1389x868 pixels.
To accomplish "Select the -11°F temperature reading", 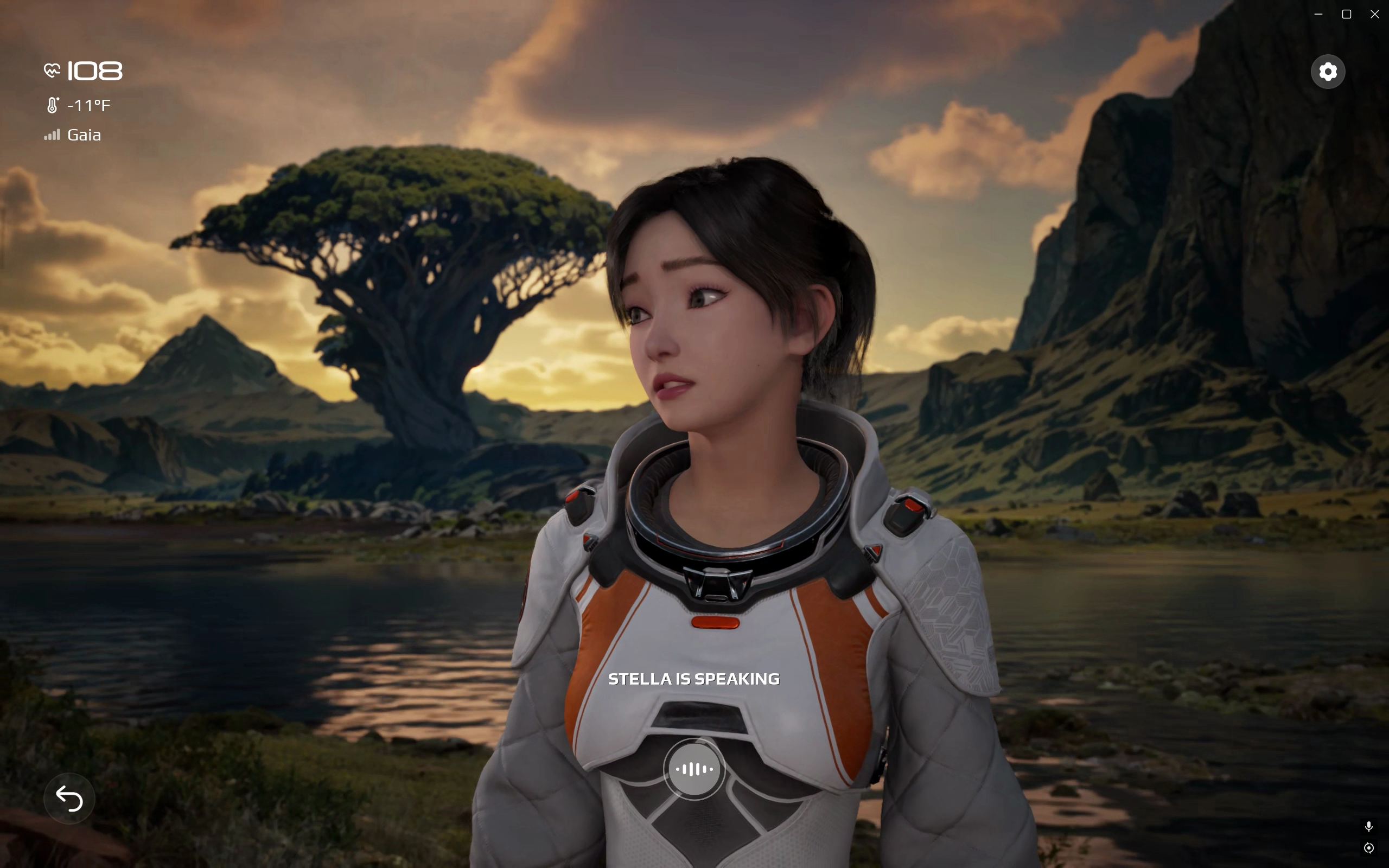I will click(89, 105).
